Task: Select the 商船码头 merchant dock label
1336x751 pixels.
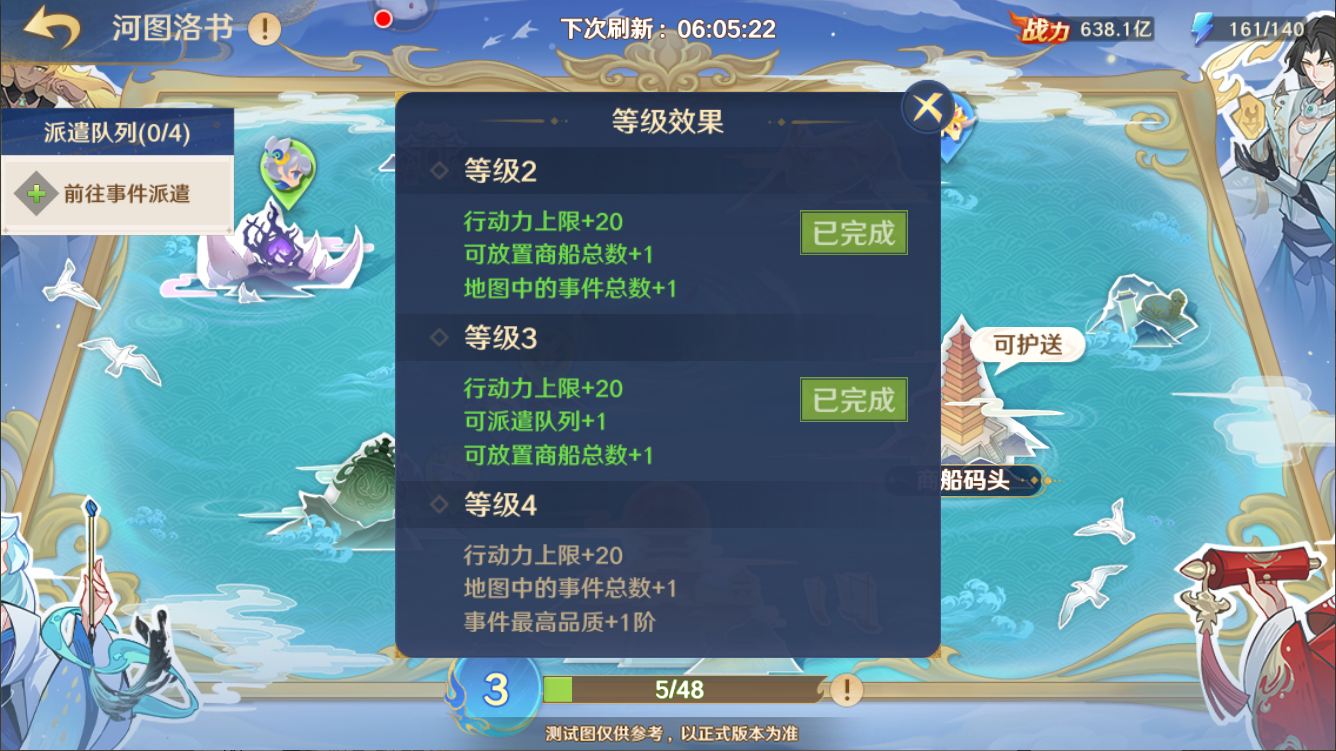Action: [x=973, y=480]
